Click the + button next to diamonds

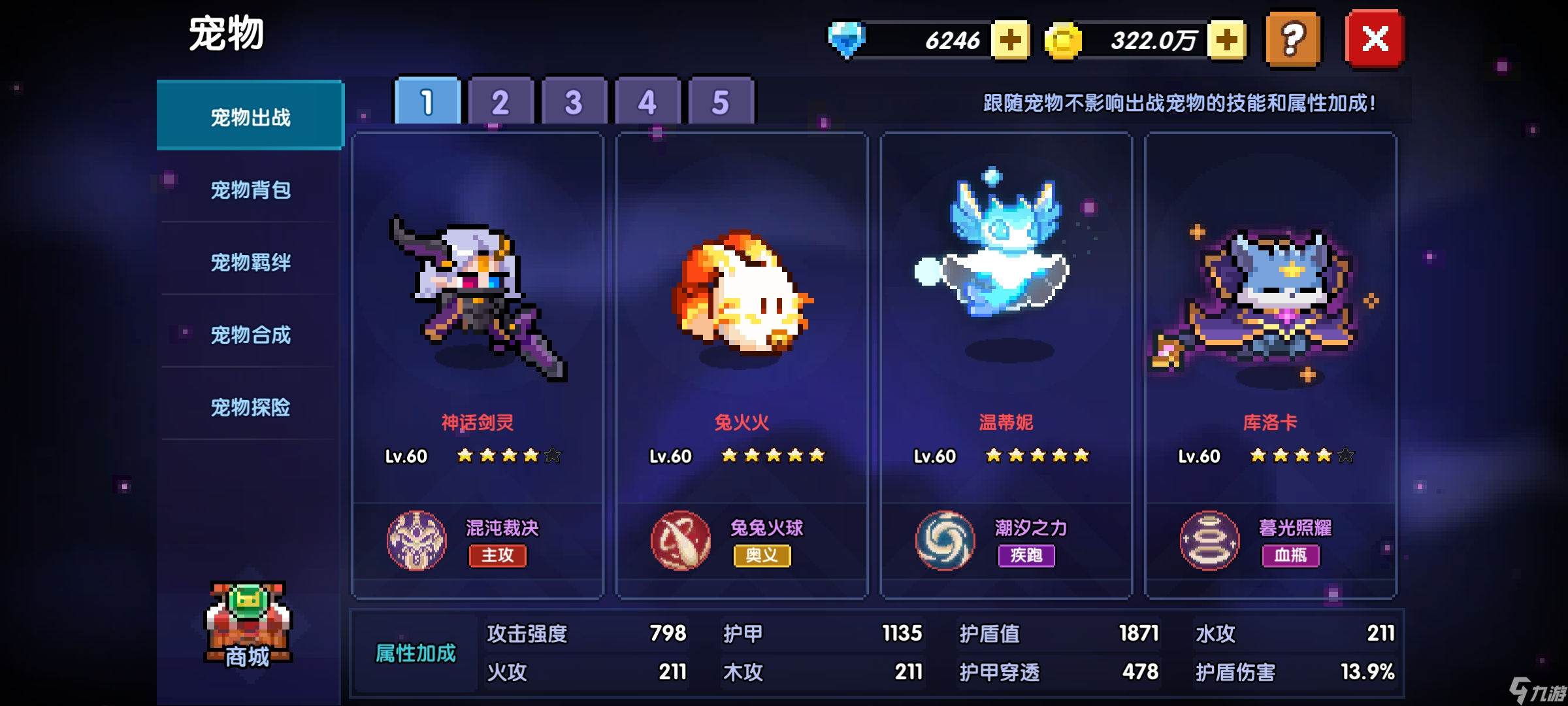click(1012, 41)
